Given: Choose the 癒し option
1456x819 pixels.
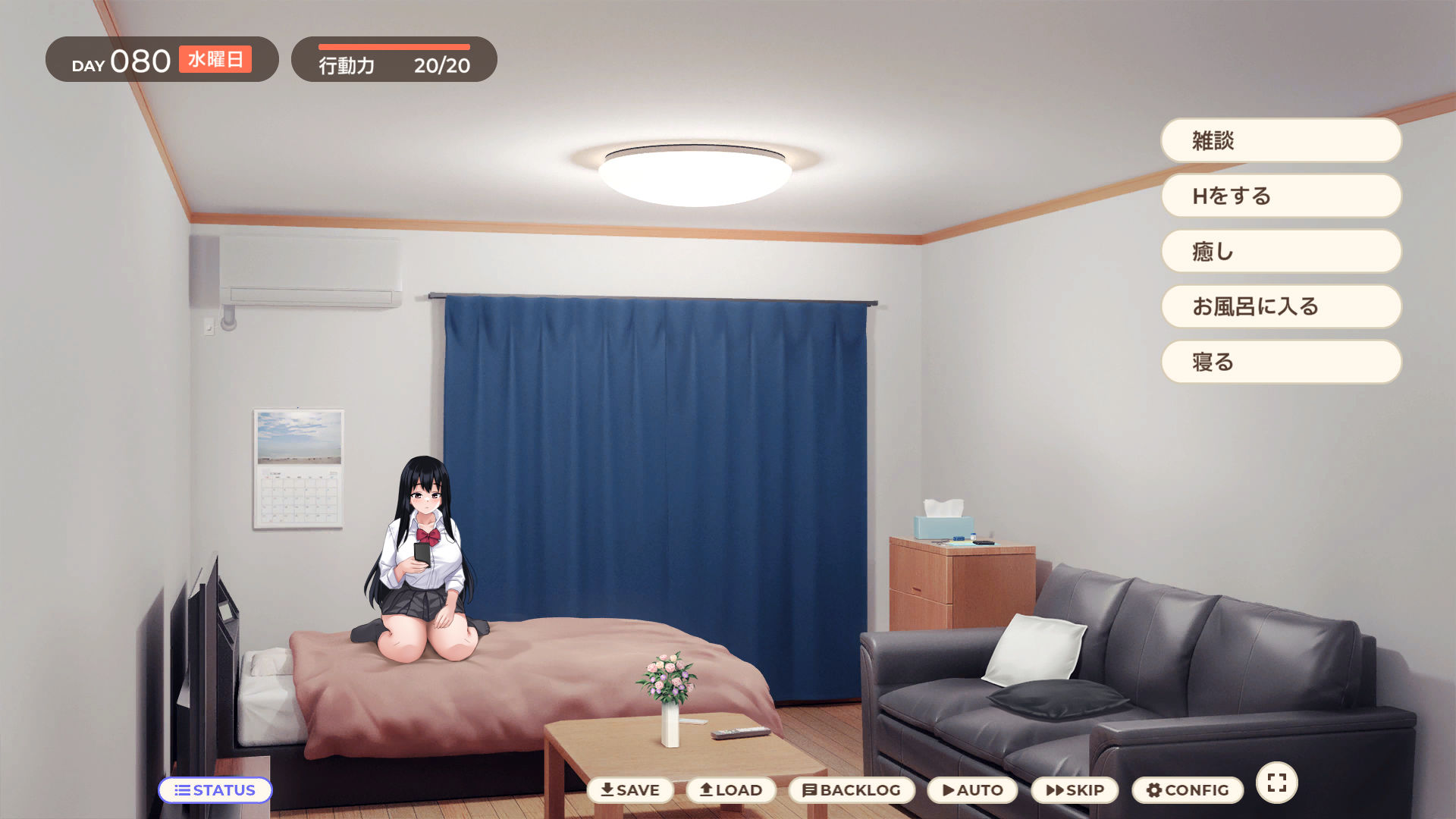Looking at the screenshot, I should point(1280,251).
